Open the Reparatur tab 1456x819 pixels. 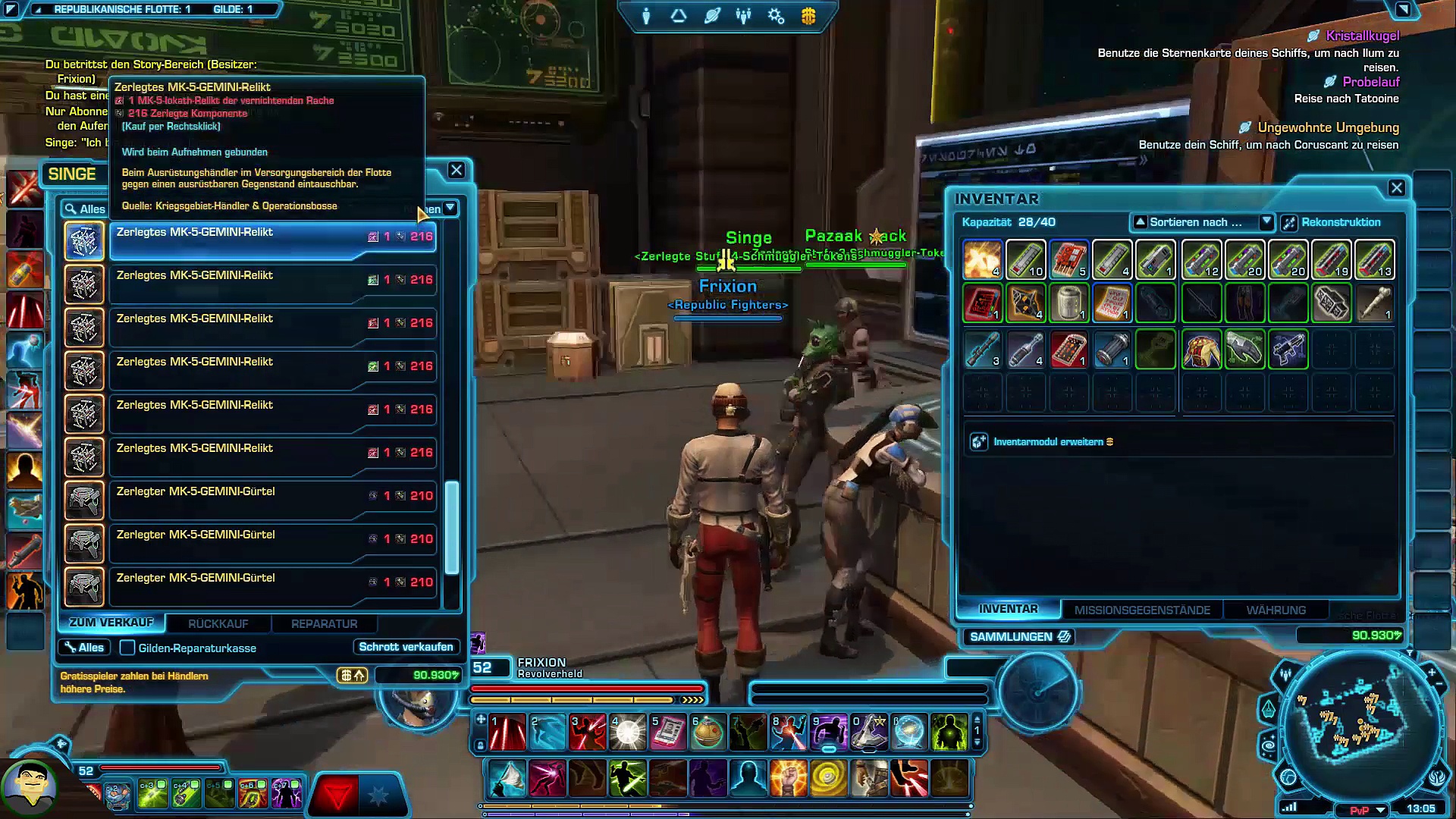pyautogui.click(x=324, y=623)
